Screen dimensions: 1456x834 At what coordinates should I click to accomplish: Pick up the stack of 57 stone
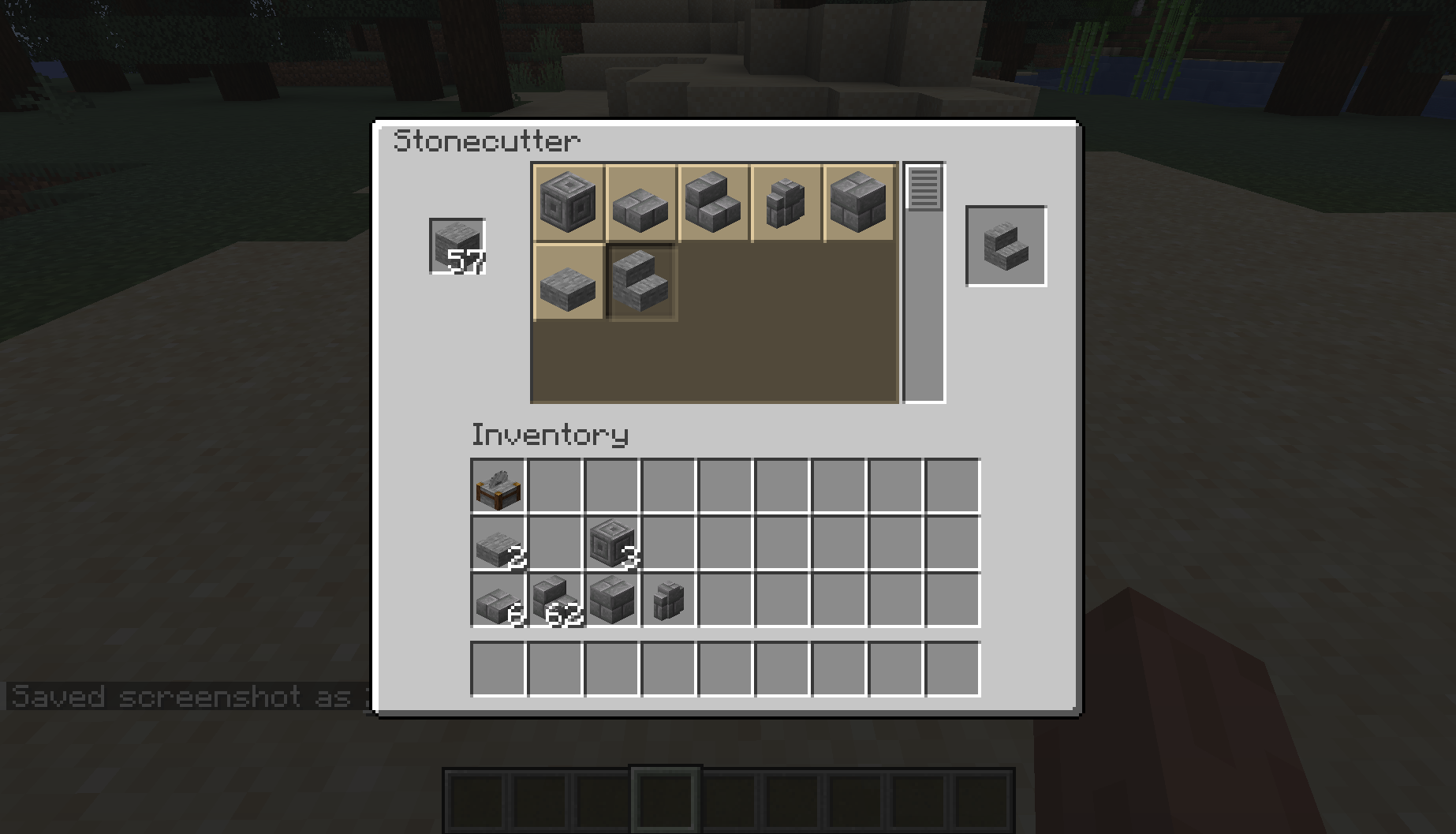pyautogui.click(x=456, y=246)
